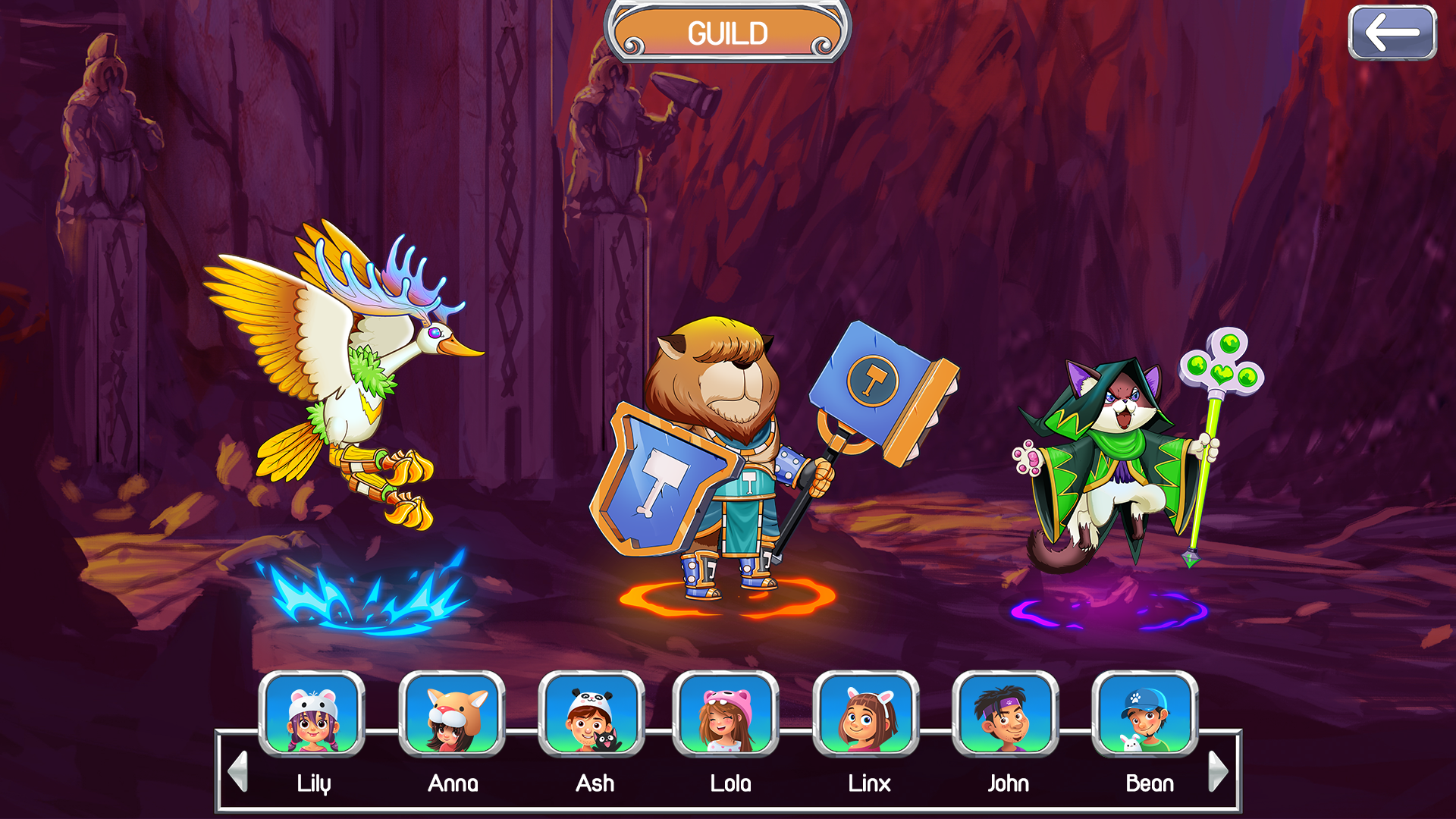Select John's headband portrait

[x=1006, y=714]
